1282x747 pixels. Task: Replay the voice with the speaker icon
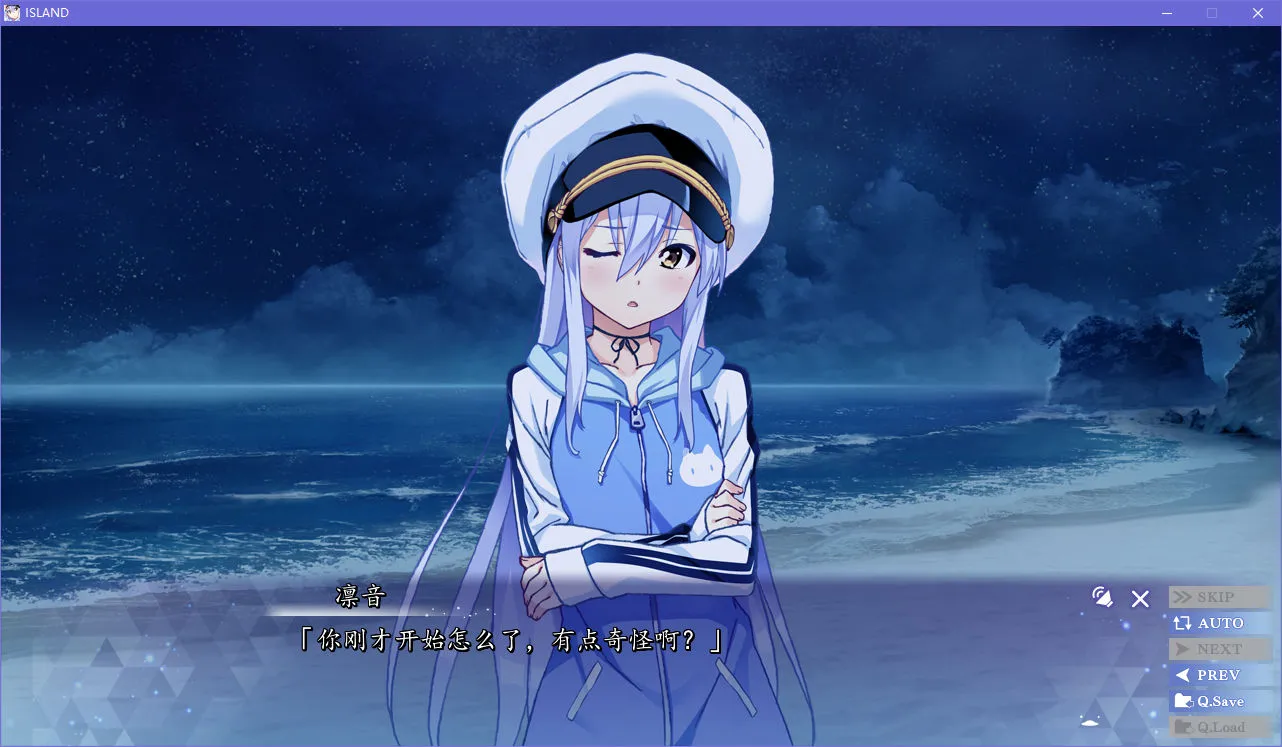1102,598
